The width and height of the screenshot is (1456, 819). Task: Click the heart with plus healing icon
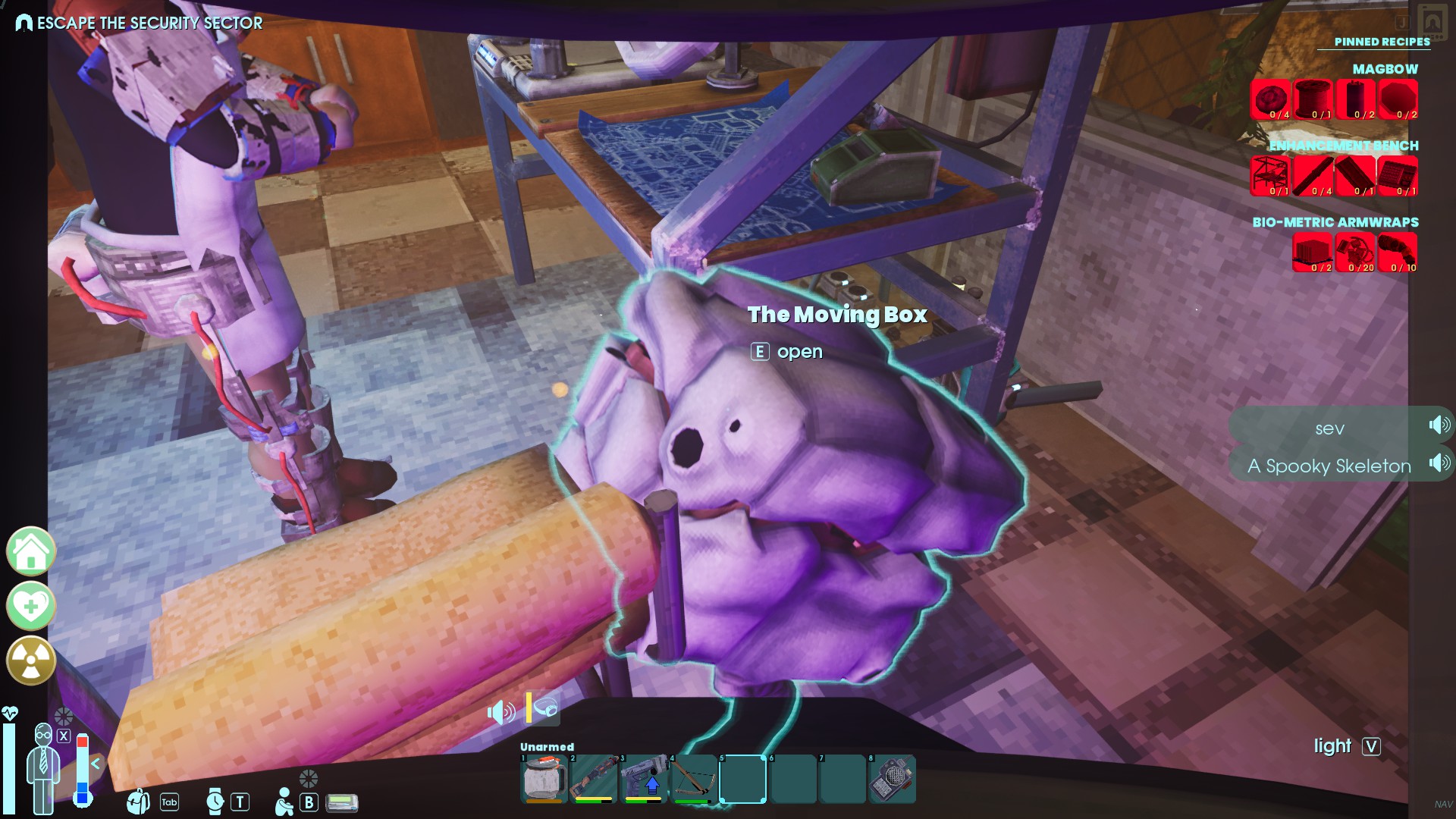[31, 606]
